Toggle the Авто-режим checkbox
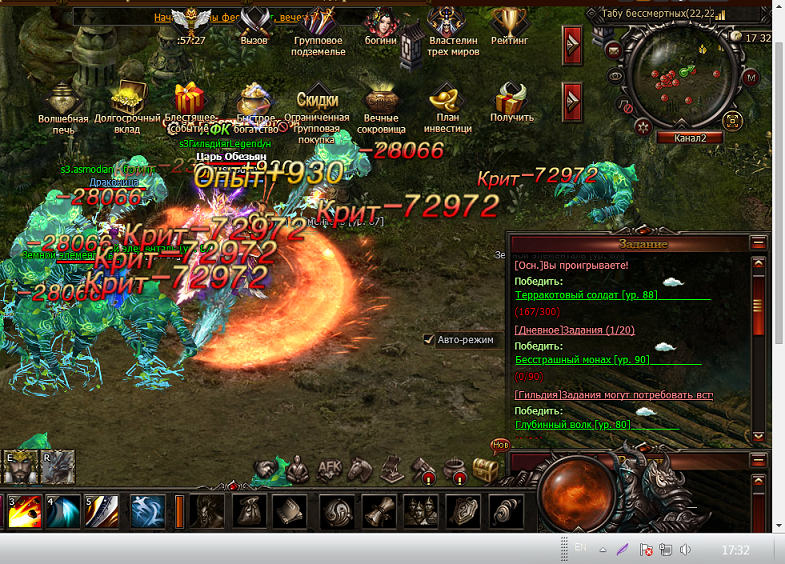 click(429, 340)
